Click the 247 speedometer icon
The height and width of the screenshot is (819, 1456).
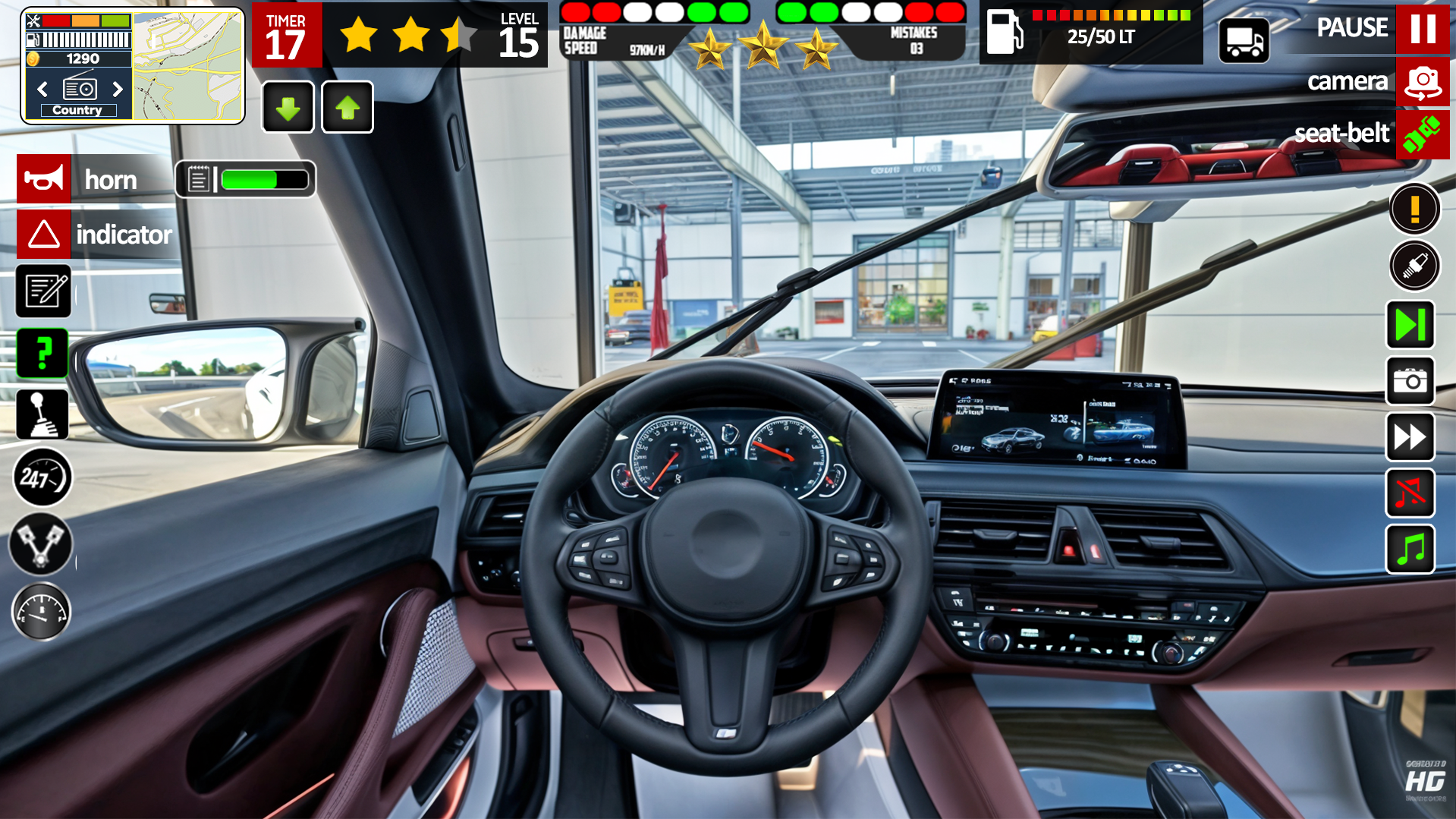(42, 477)
